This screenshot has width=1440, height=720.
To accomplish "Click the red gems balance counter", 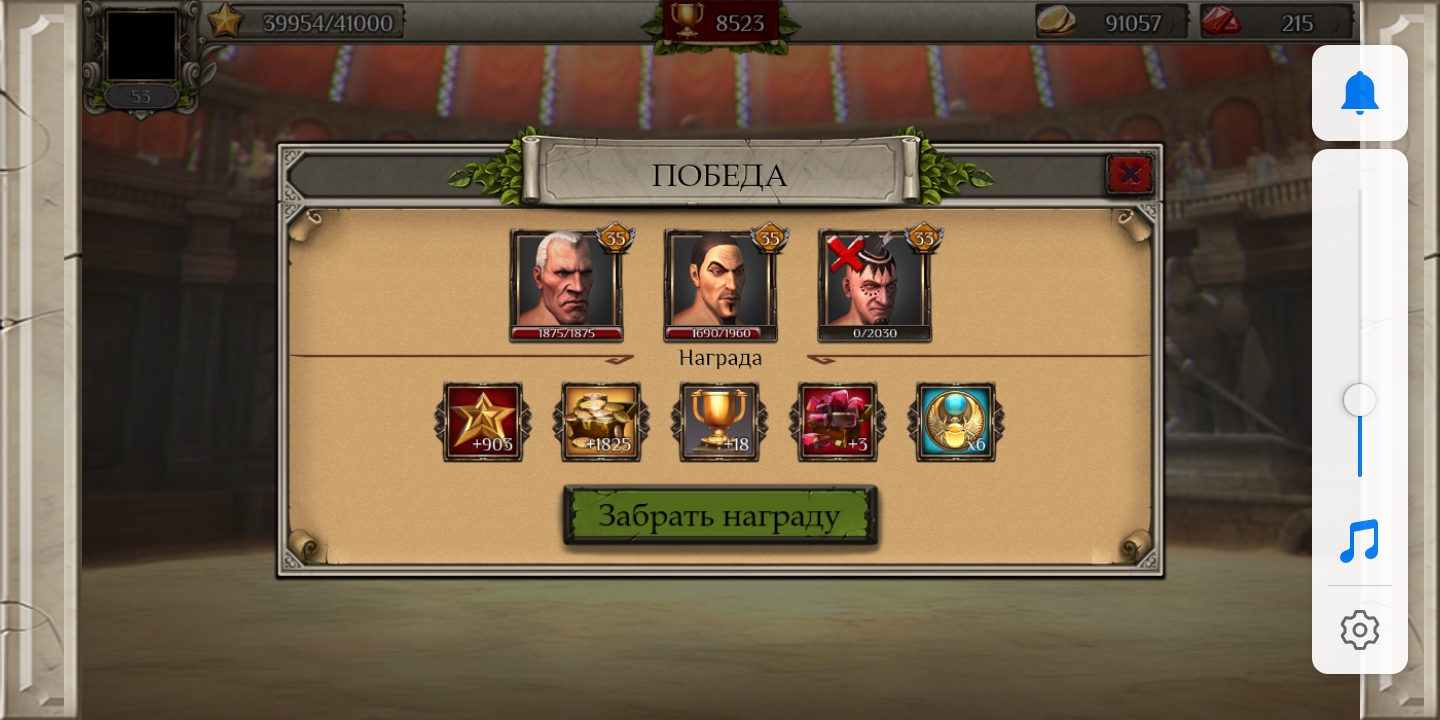I will pyautogui.click(x=1276, y=22).
